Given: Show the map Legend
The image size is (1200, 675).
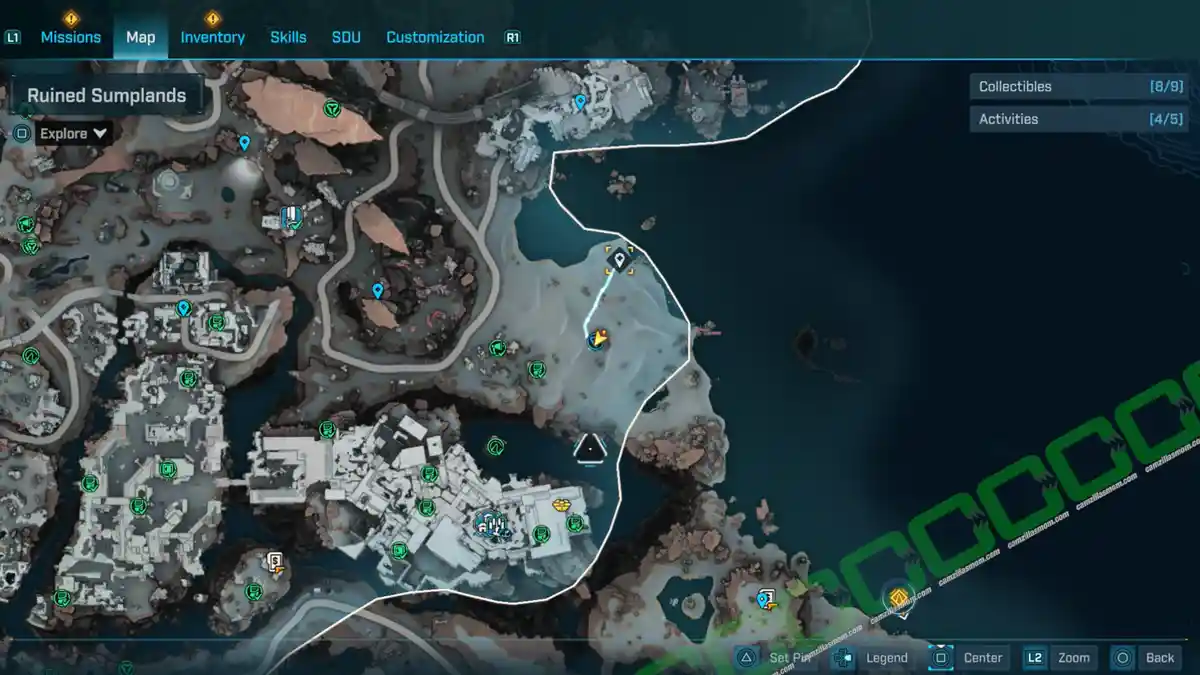Looking at the screenshot, I should 873,658.
